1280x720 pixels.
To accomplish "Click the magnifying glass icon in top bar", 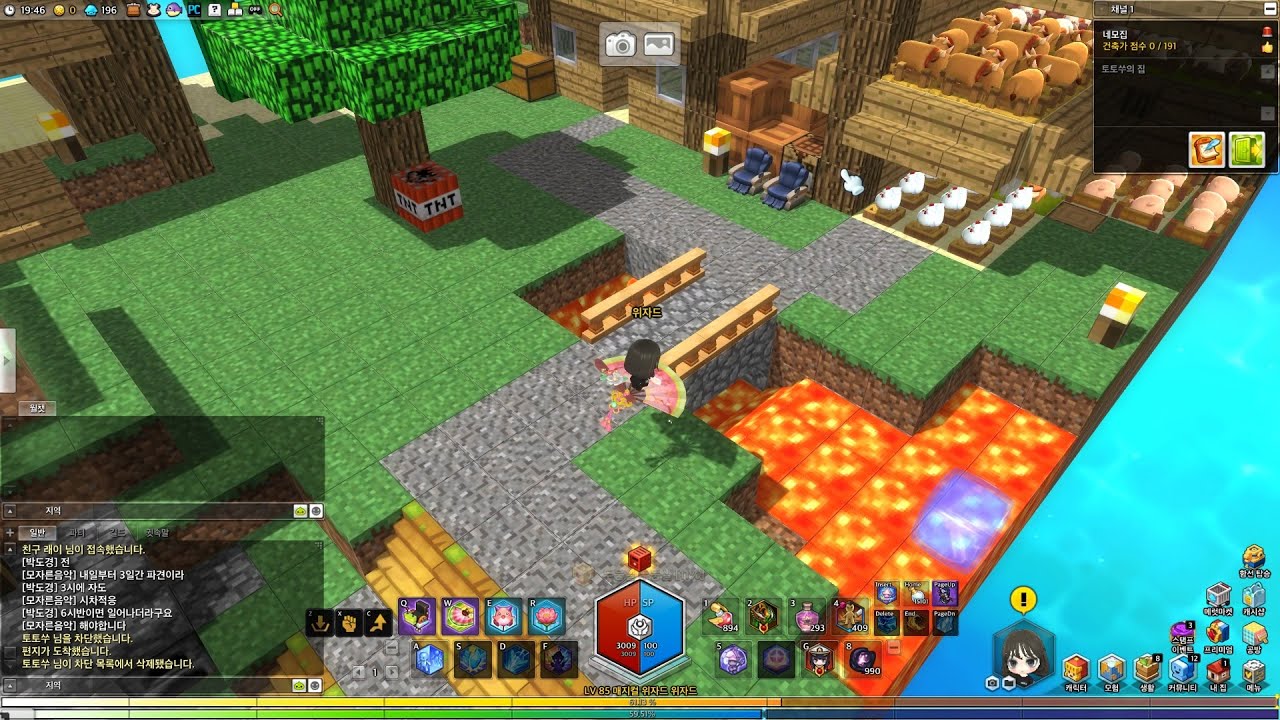I will tap(275, 10).
